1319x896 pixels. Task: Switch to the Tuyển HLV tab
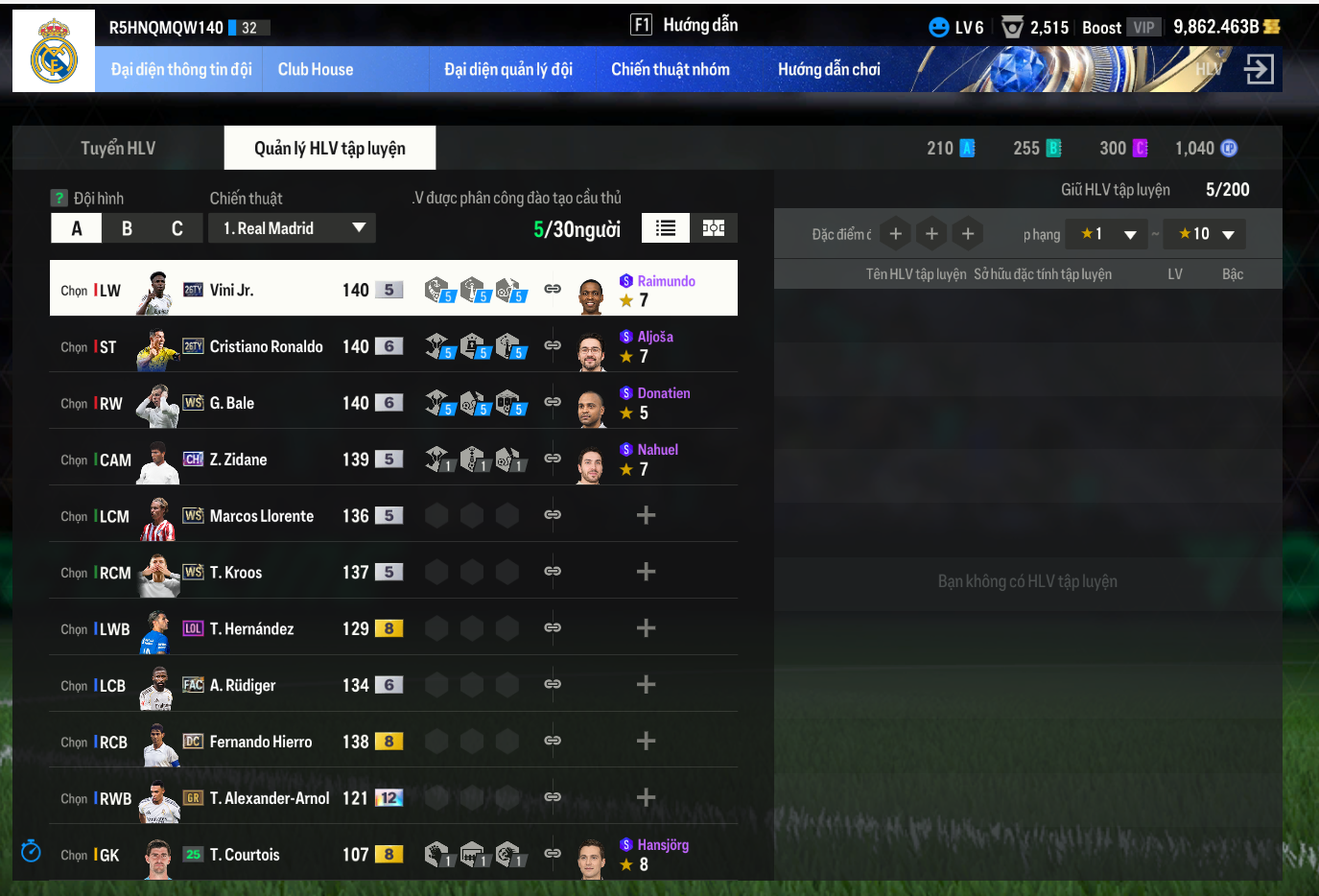coord(118,149)
